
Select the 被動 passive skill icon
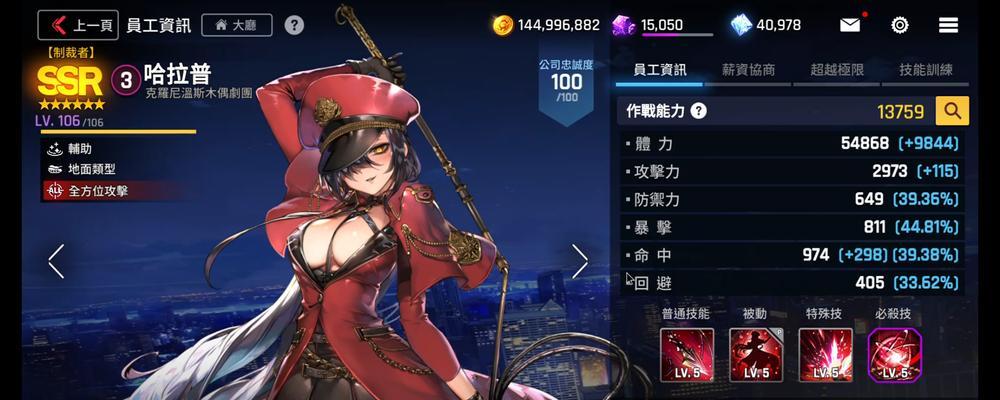755,355
